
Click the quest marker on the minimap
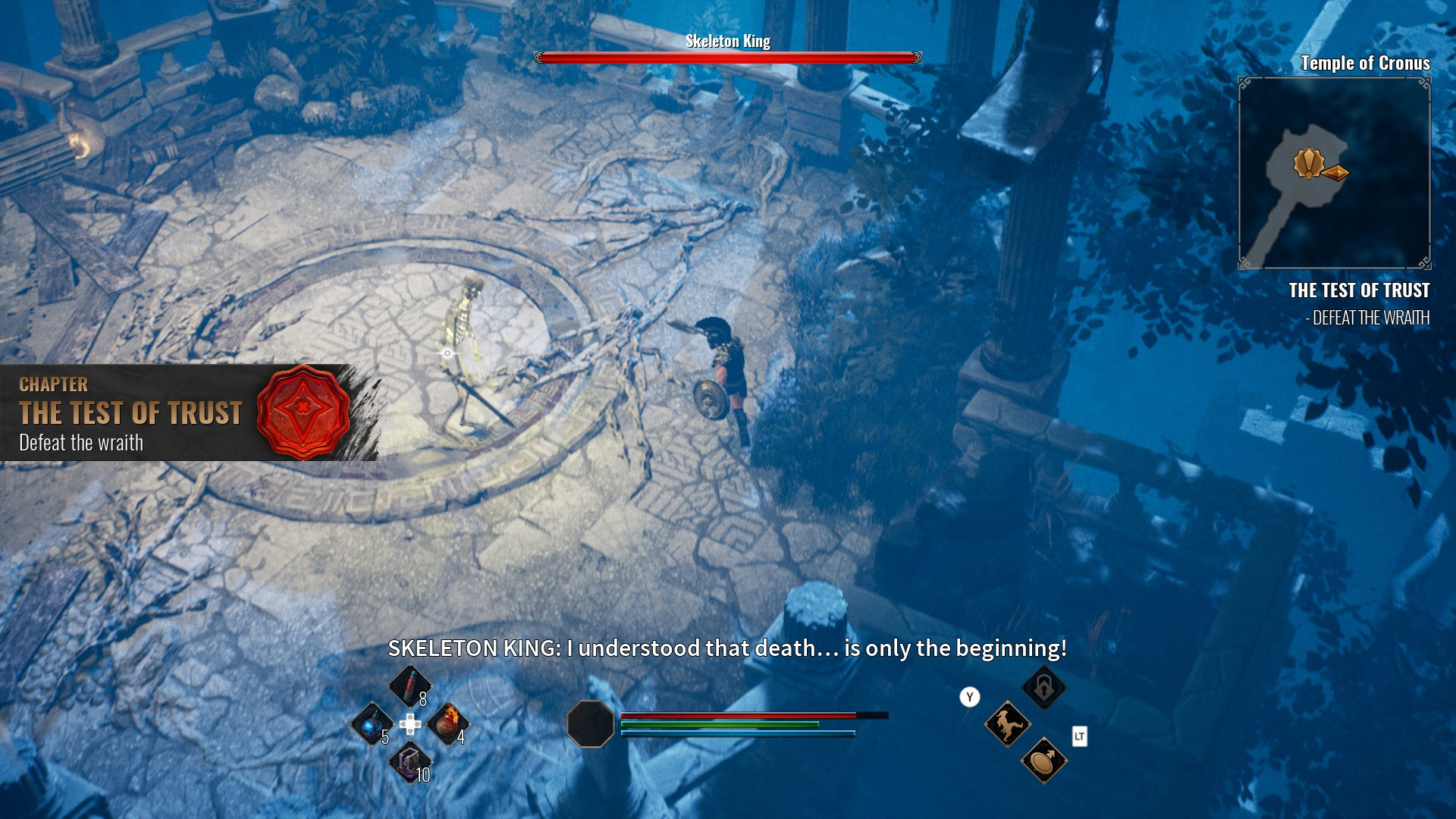pyautogui.click(x=1308, y=163)
